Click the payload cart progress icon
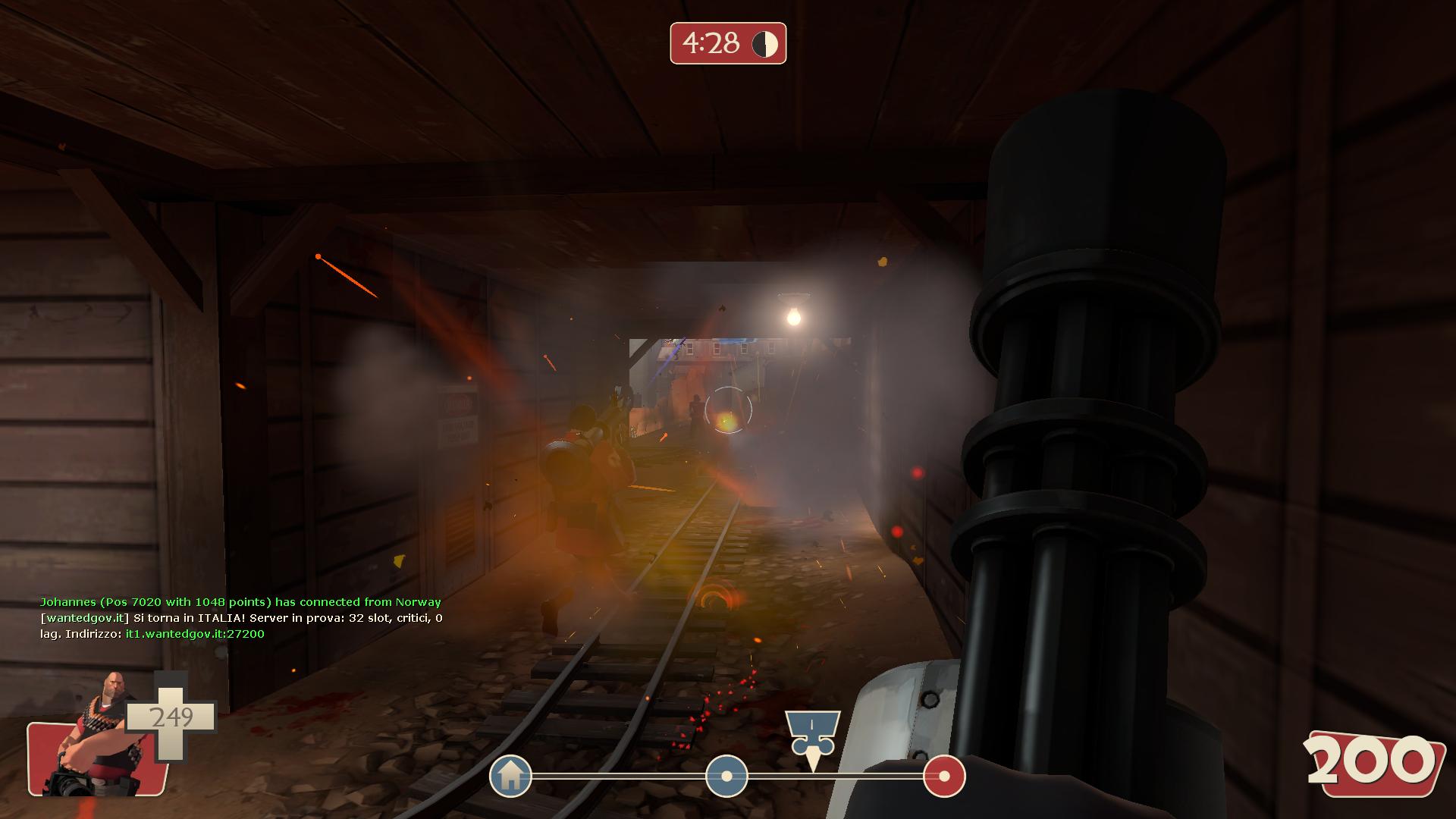 tap(812, 733)
